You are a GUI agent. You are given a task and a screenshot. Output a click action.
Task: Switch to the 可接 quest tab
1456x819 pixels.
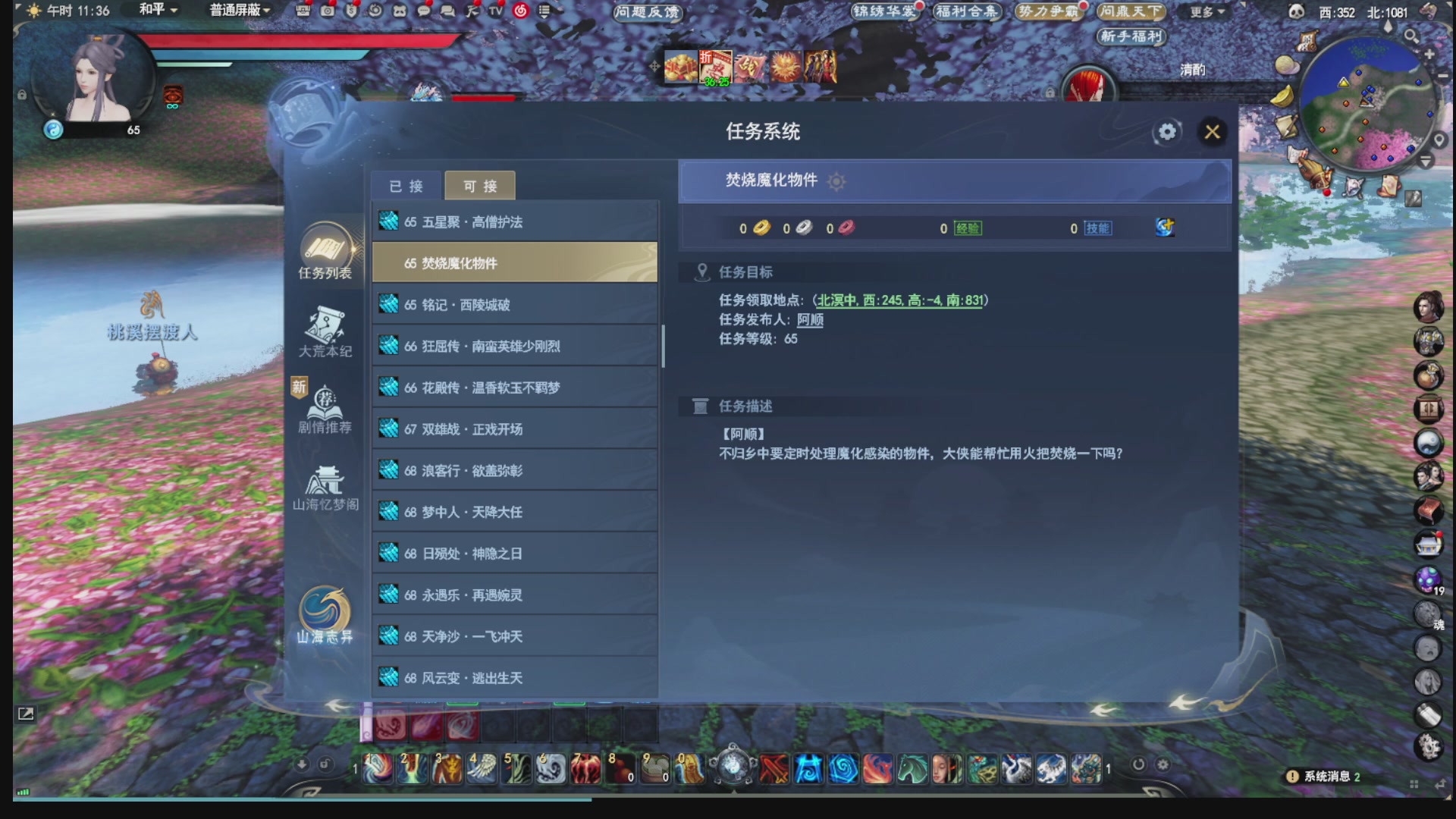point(479,185)
